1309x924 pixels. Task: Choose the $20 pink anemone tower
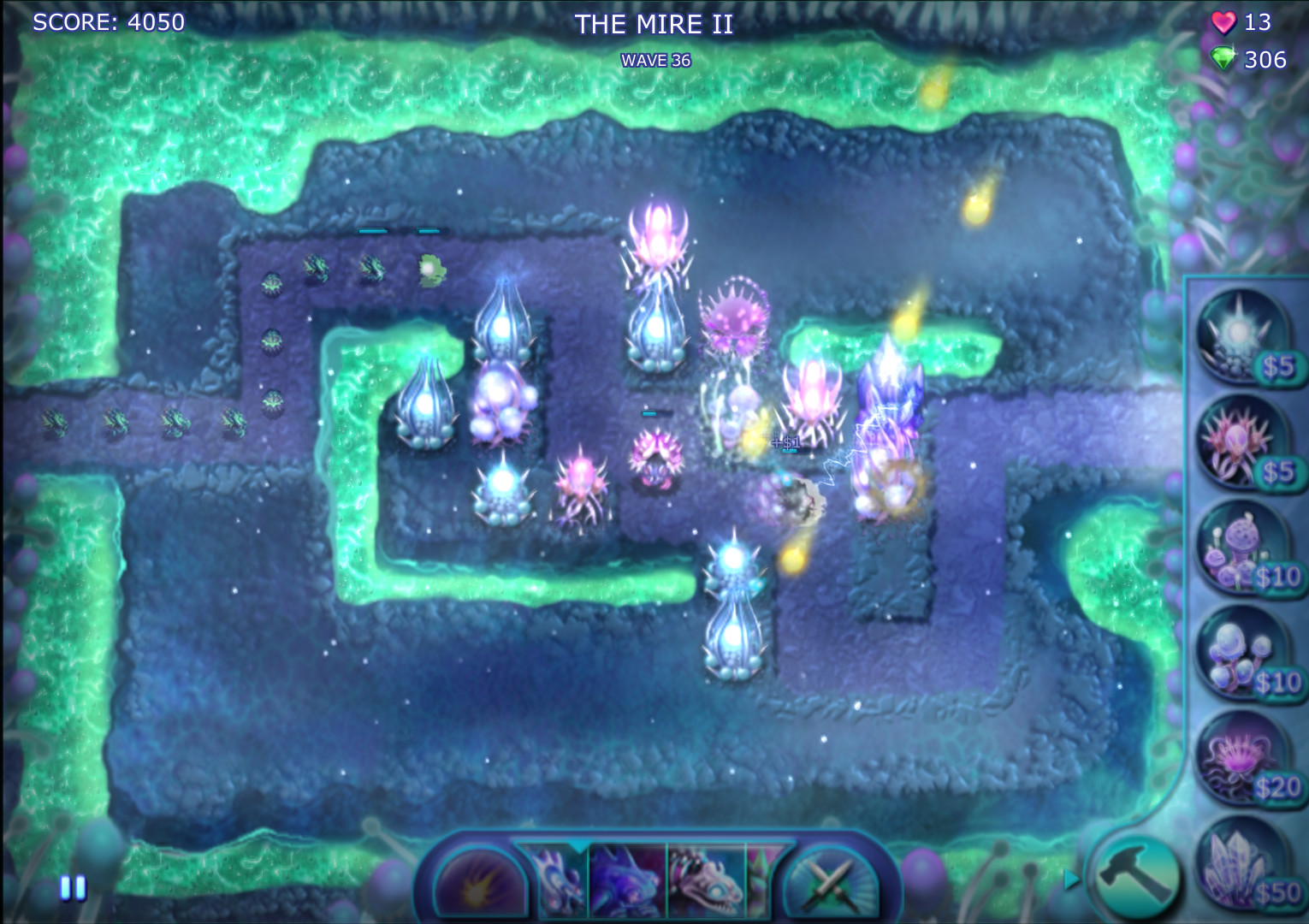coord(1239,761)
